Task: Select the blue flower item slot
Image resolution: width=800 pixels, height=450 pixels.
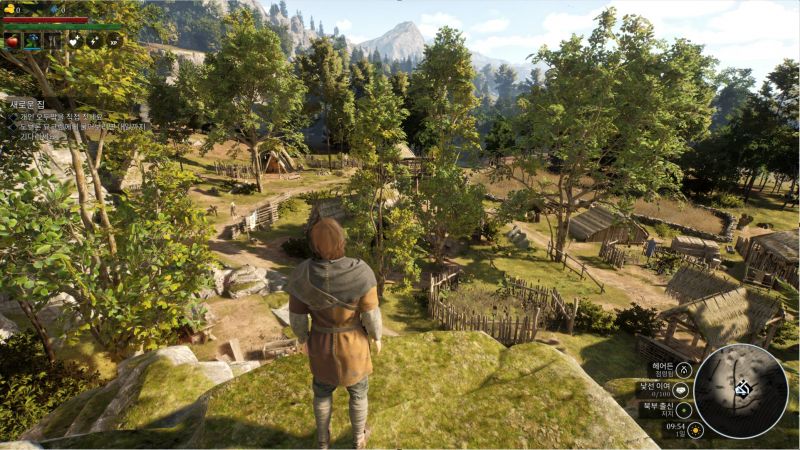Action: tap(32, 41)
